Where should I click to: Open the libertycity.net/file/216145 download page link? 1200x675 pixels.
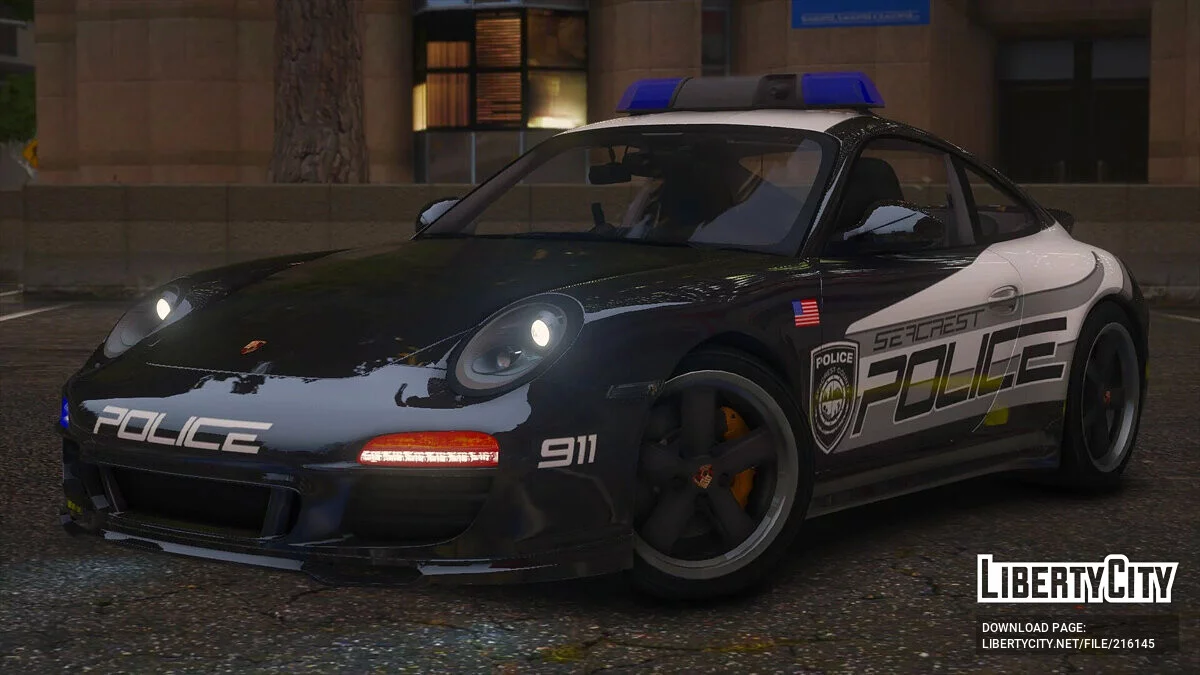pos(1068,644)
